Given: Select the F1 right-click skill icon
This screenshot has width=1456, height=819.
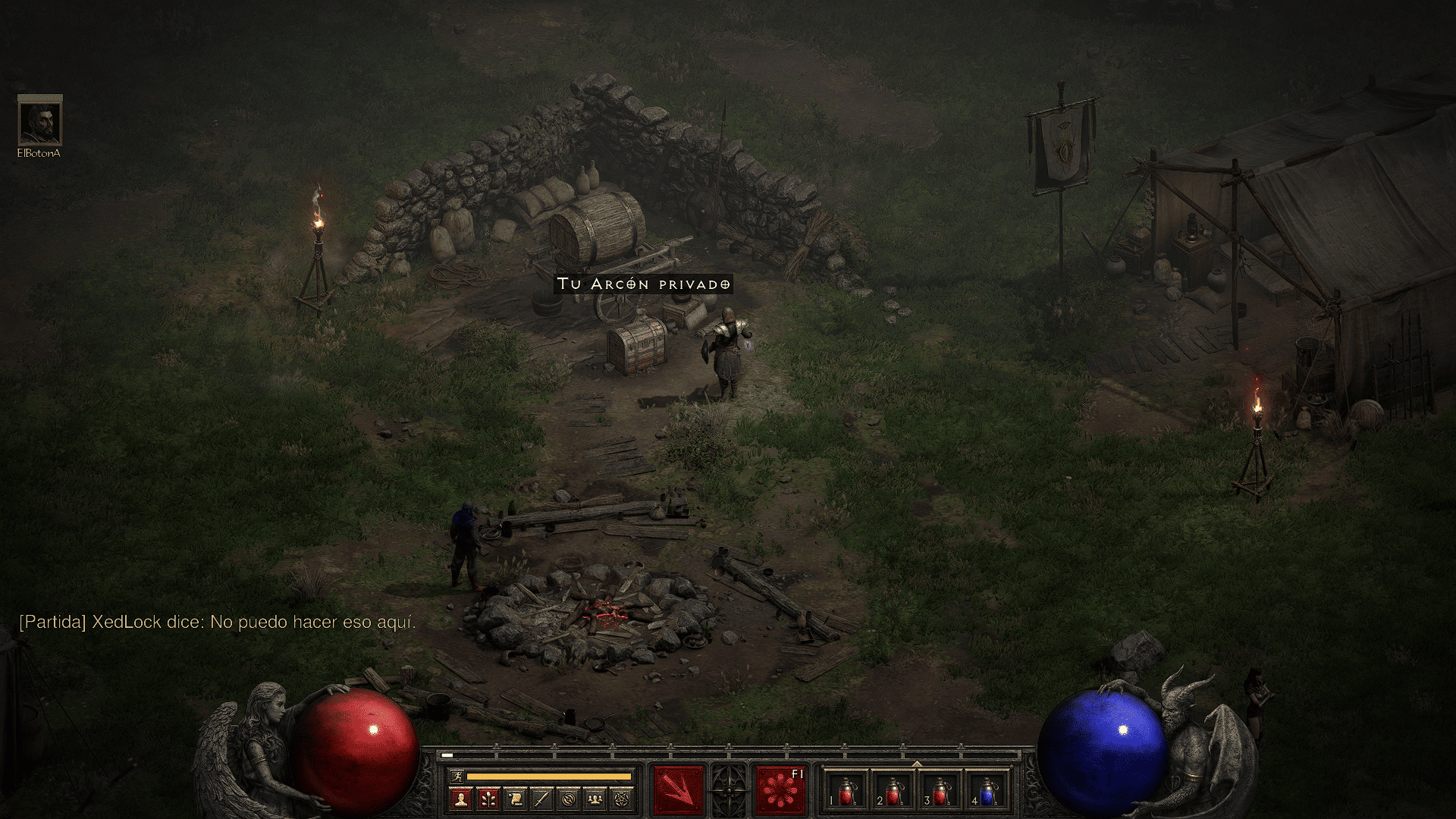Looking at the screenshot, I should tap(780, 791).
